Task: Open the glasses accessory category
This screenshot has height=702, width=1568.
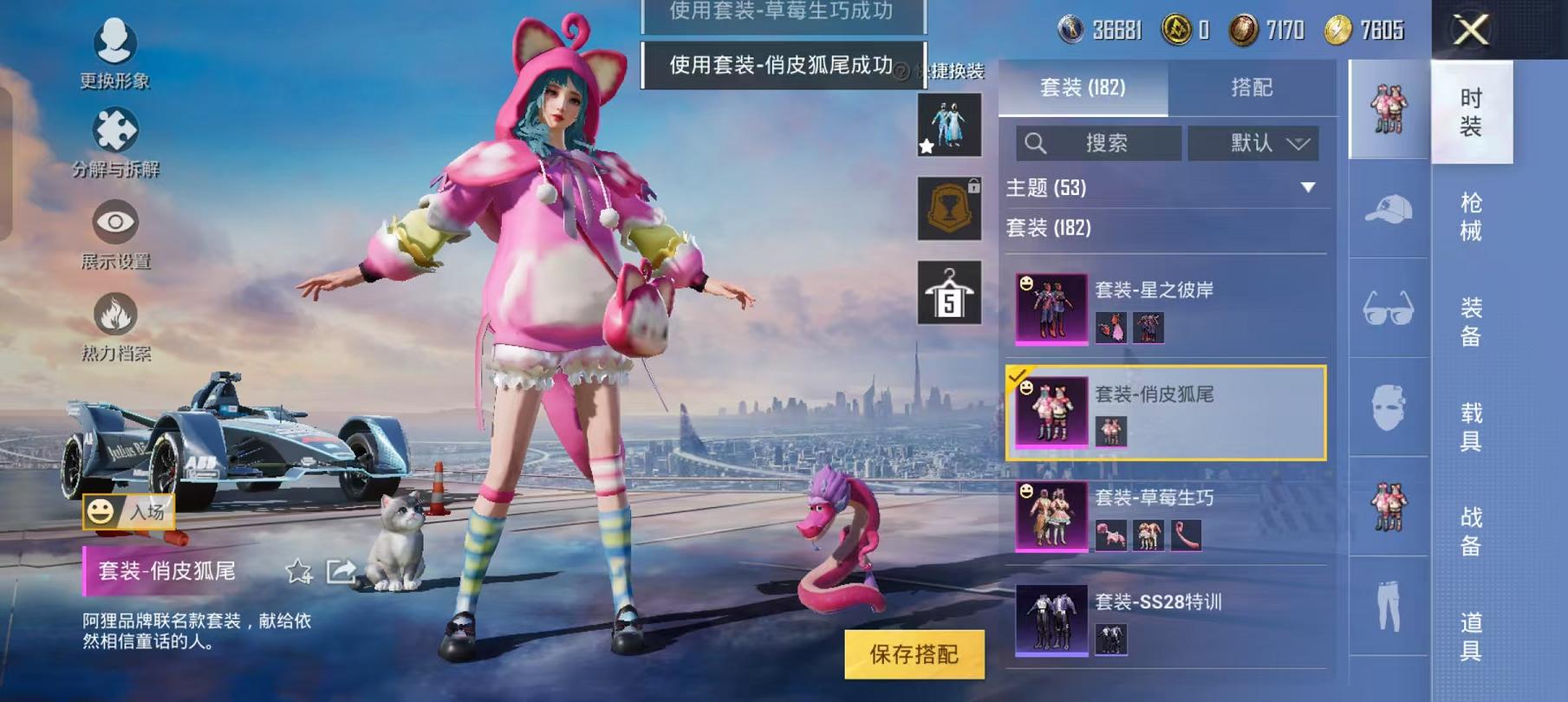Action: point(1386,308)
